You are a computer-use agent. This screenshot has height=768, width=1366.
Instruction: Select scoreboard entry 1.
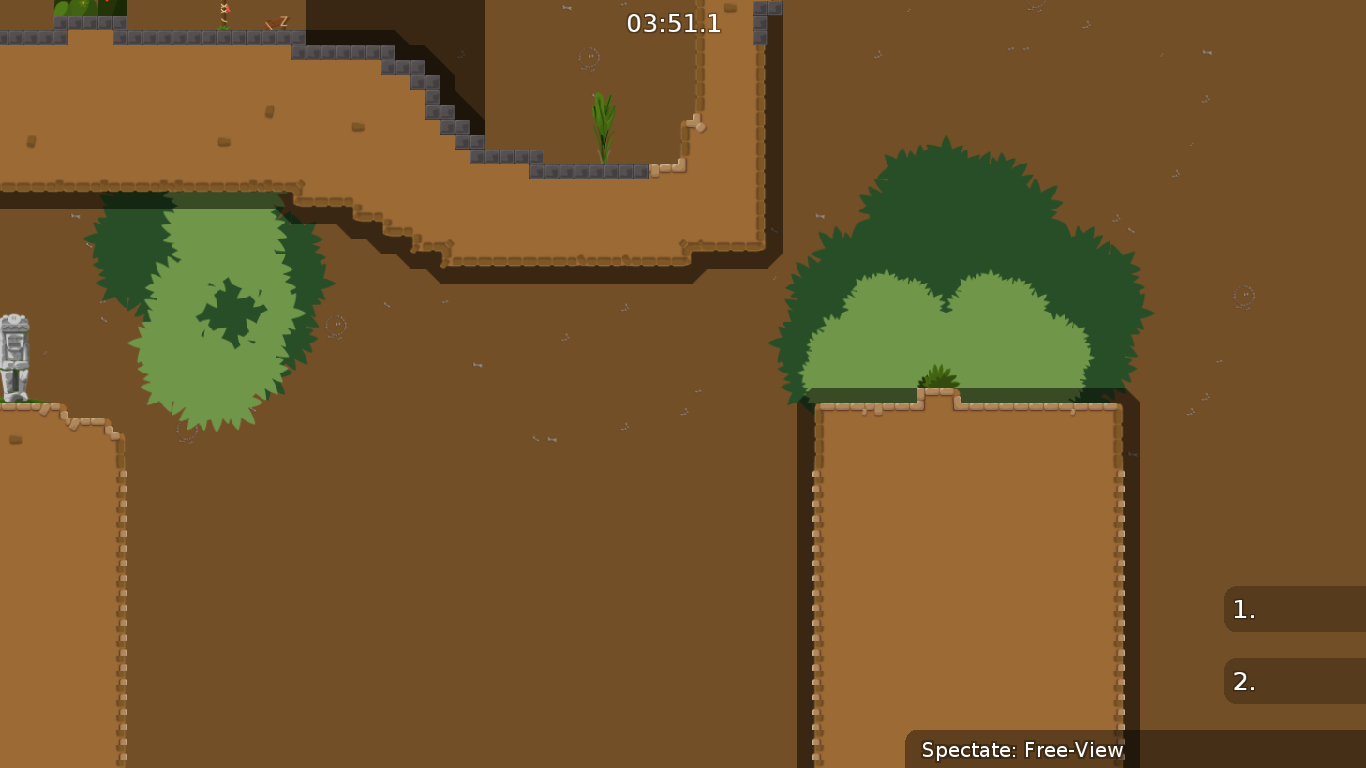click(1294, 609)
